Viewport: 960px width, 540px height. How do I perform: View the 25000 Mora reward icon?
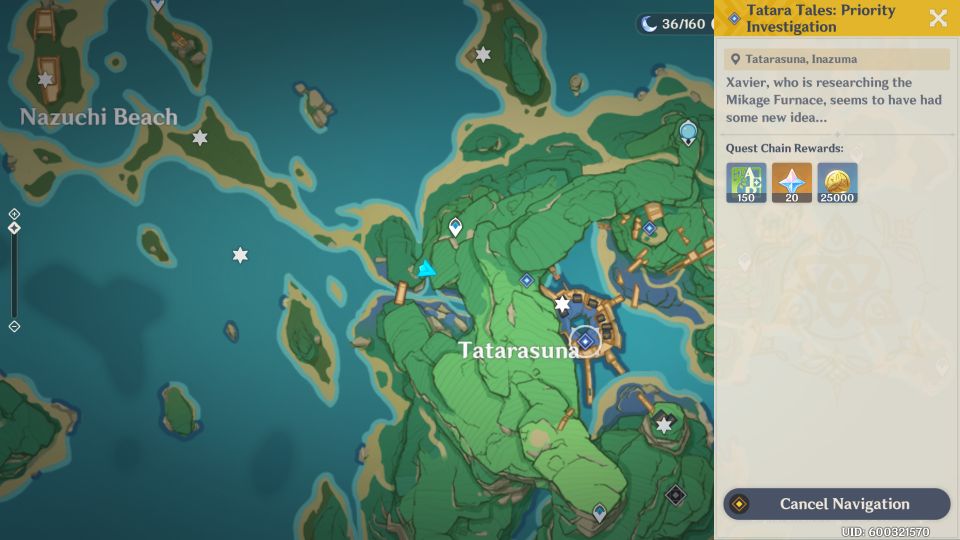pos(837,183)
